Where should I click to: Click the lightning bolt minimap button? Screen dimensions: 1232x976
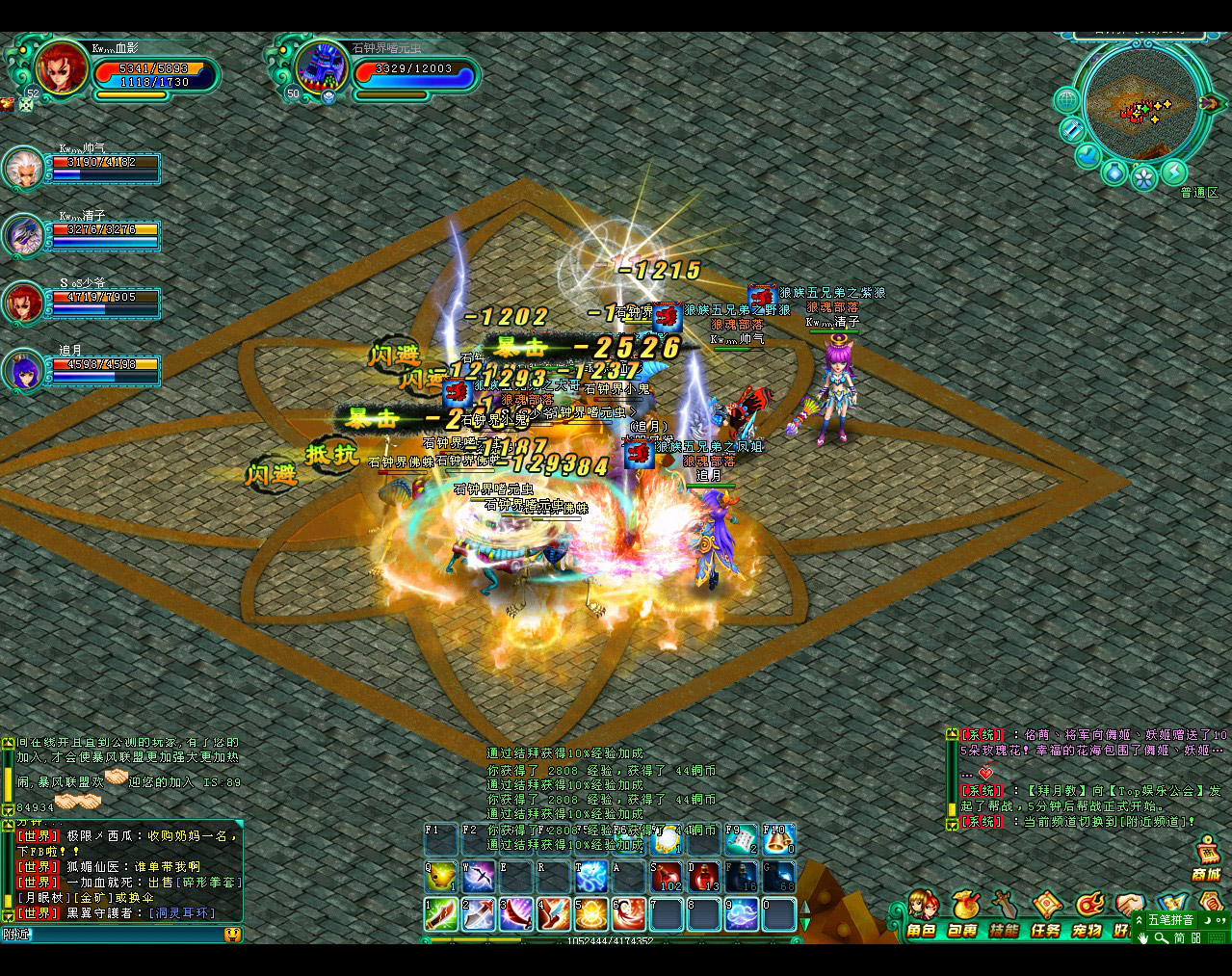1173,171
